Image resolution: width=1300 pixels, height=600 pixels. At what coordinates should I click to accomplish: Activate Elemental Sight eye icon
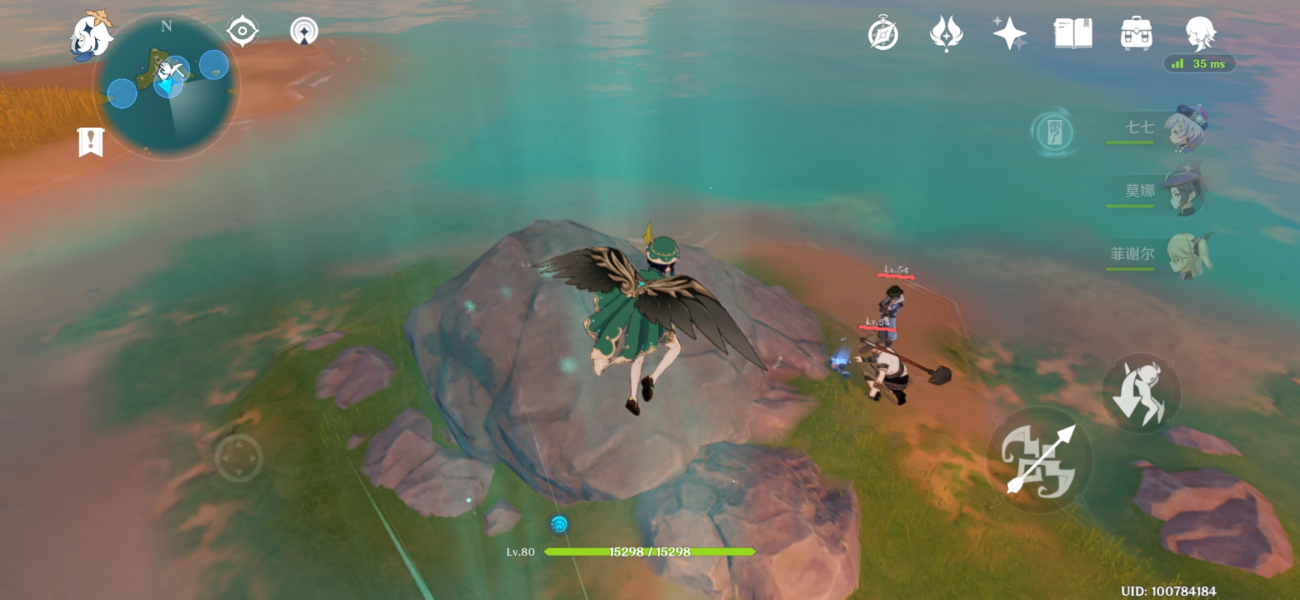[242, 31]
